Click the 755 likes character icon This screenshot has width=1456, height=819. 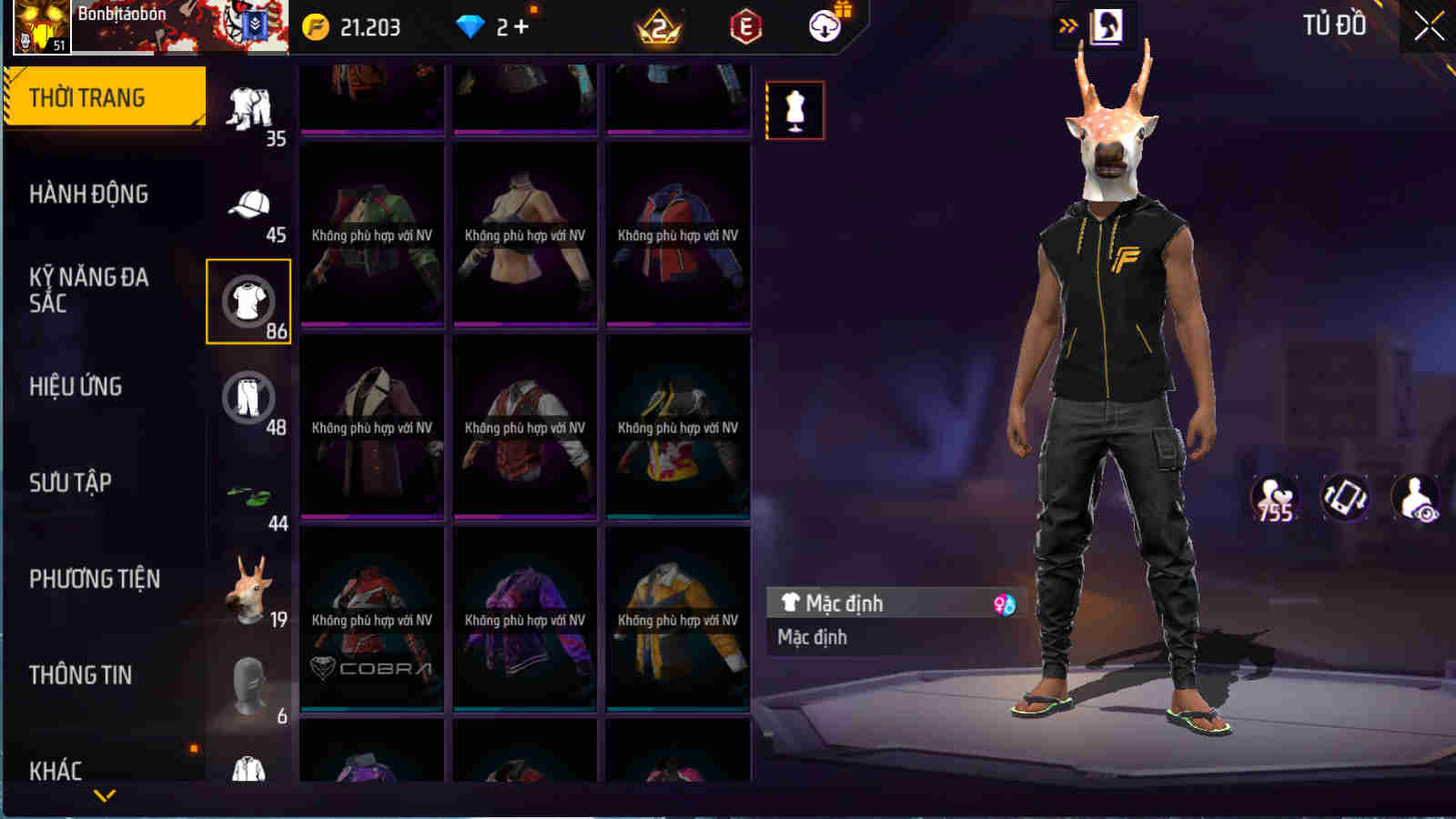(x=1274, y=496)
